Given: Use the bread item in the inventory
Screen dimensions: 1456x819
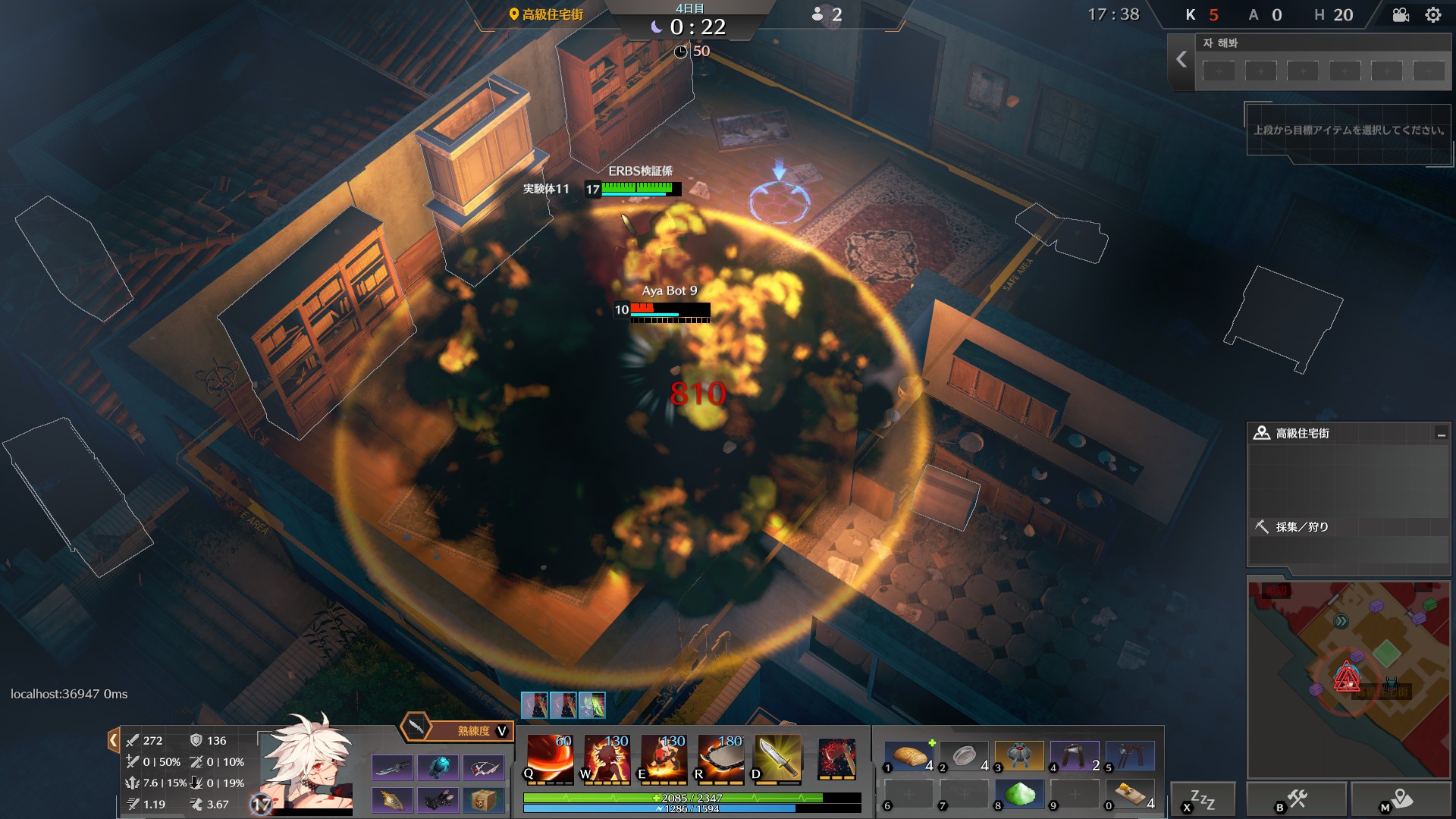Looking at the screenshot, I should [909, 756].
